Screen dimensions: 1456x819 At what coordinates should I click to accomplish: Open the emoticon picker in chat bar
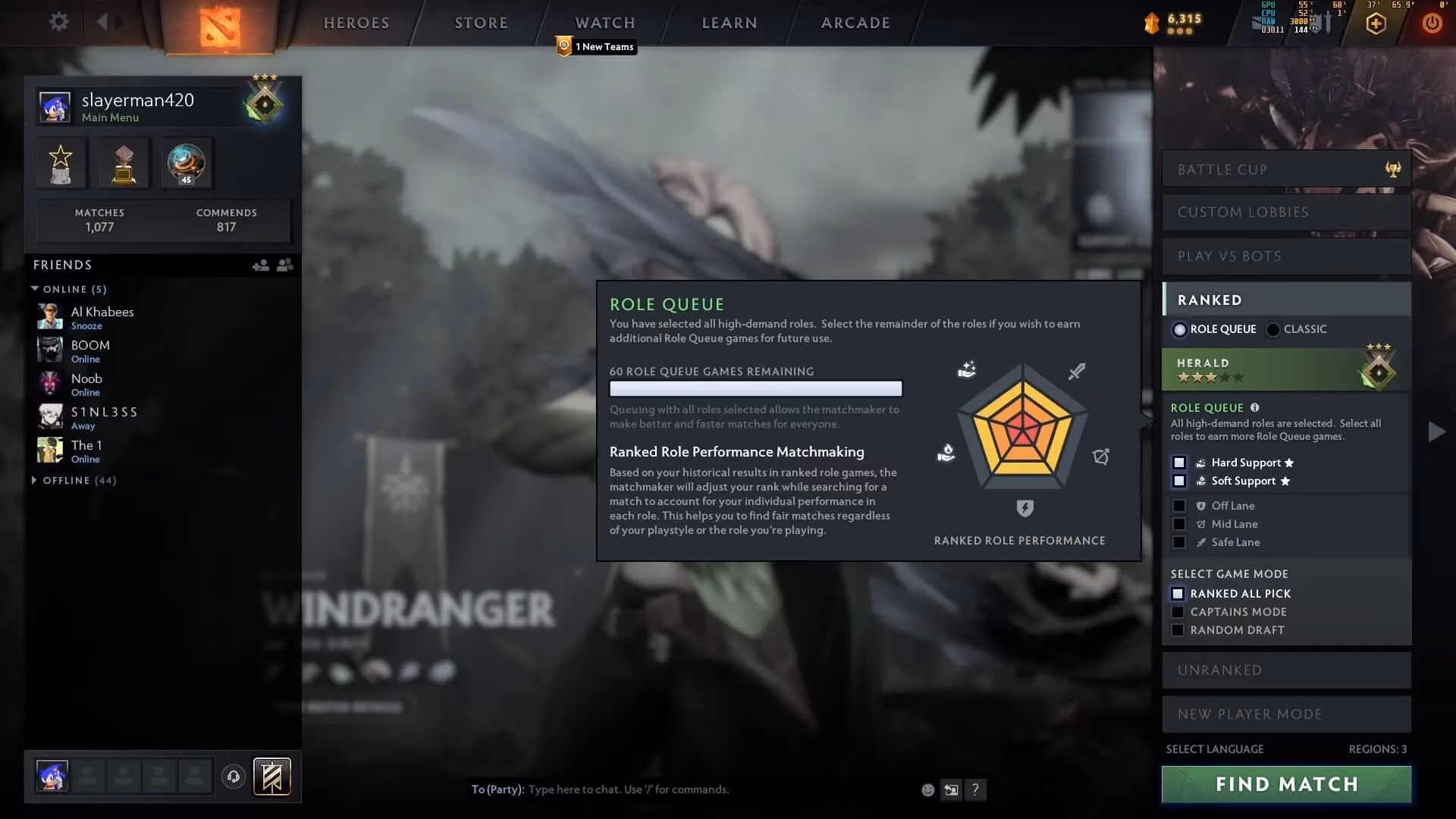[927, 789]
